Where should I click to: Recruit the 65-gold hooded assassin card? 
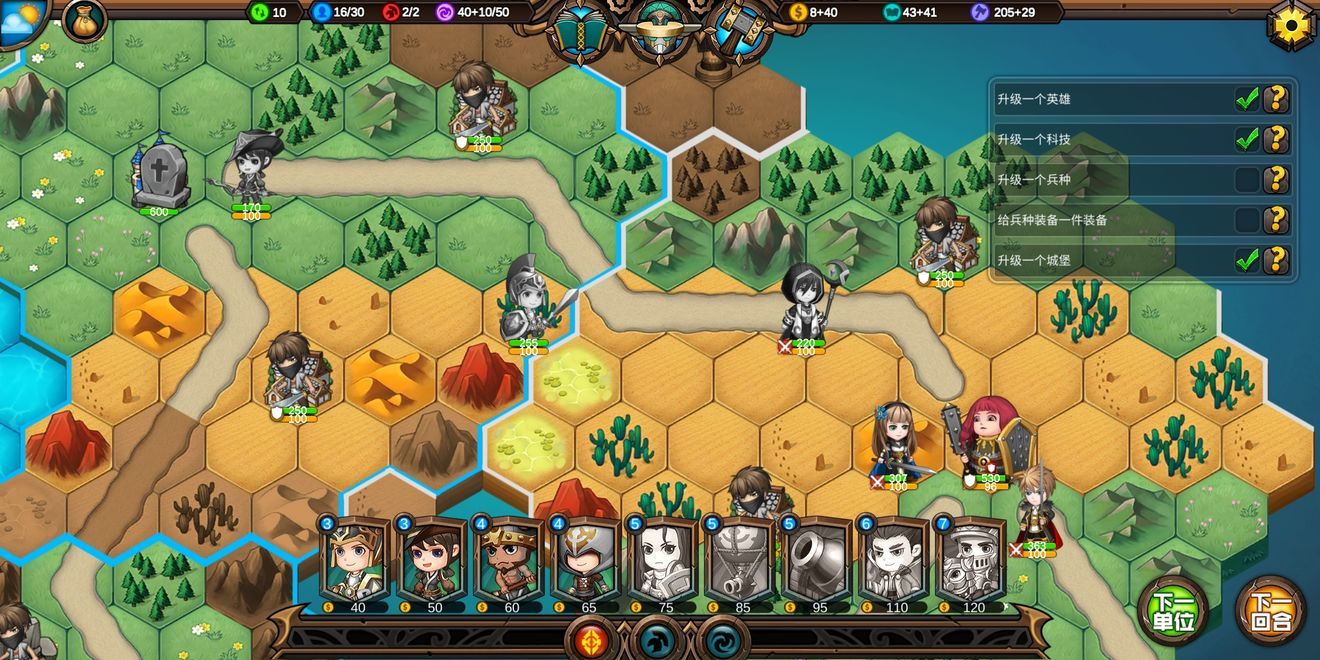584,562
